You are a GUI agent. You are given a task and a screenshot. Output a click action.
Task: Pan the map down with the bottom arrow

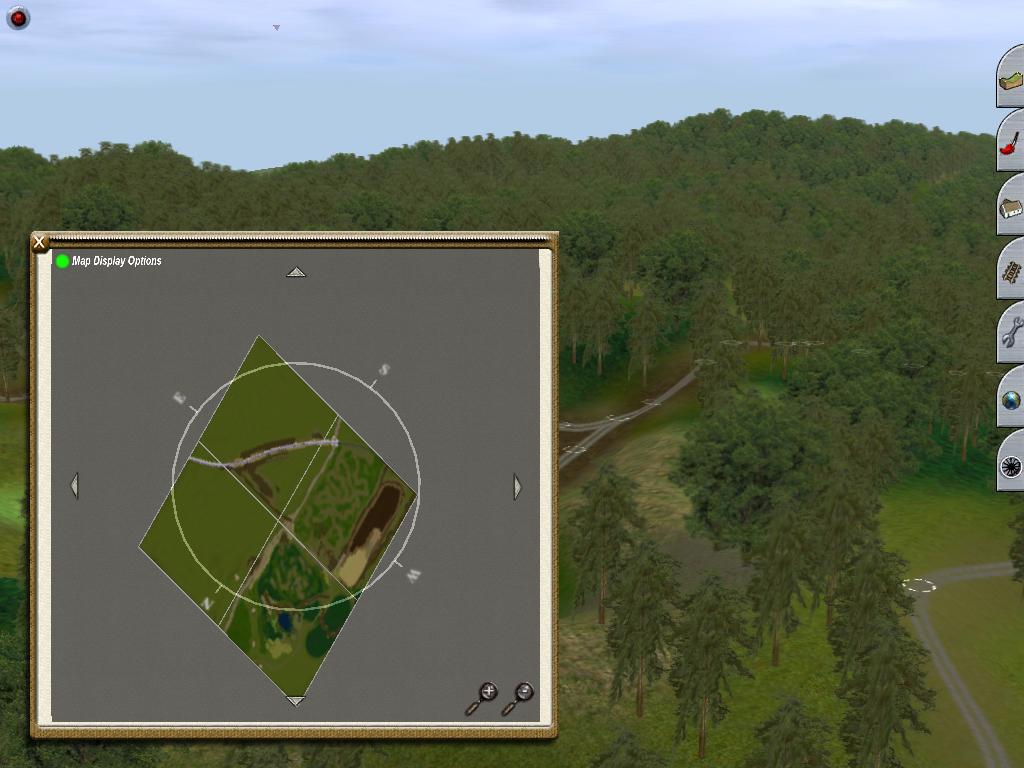[x=296, y=701]
